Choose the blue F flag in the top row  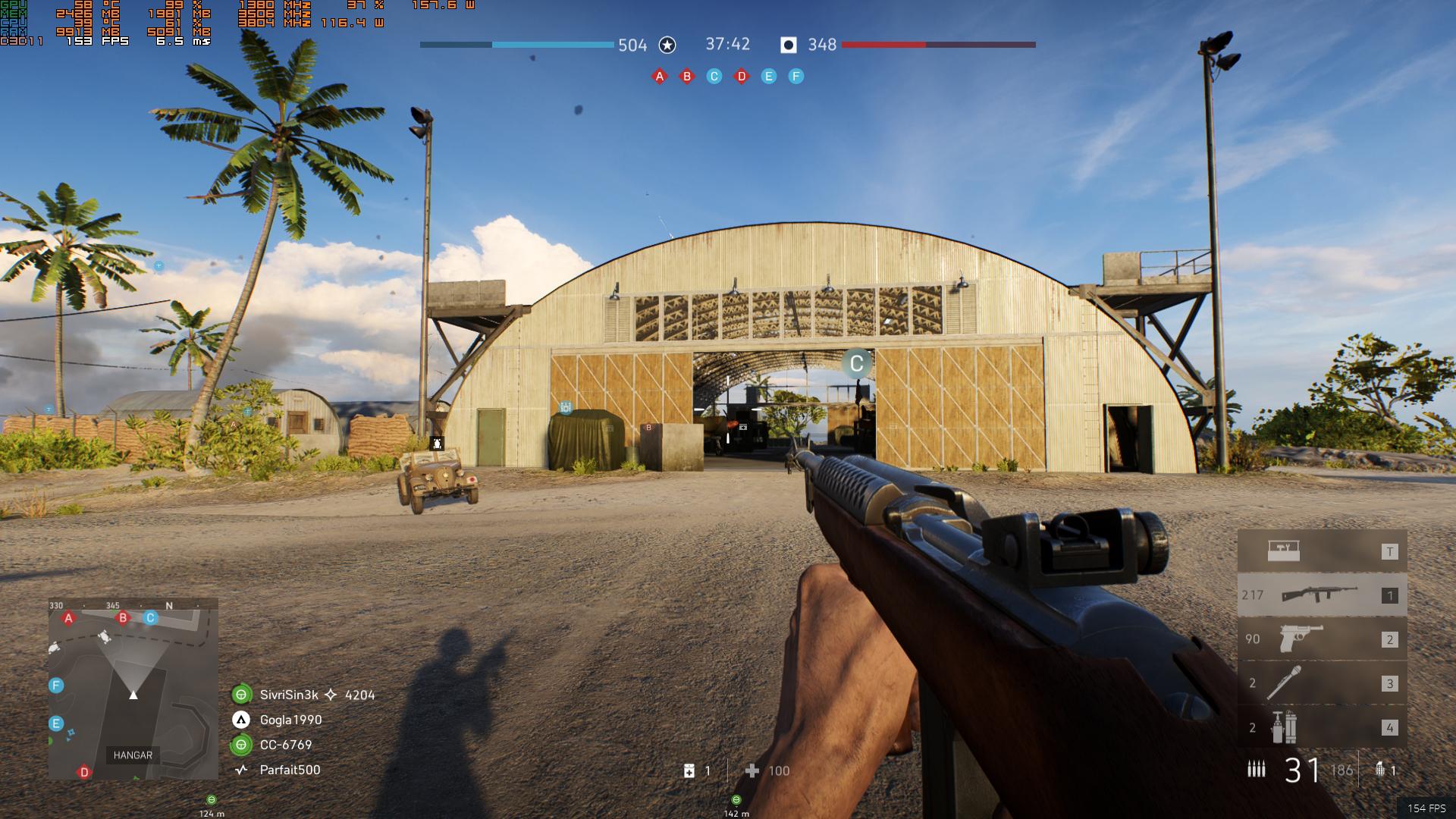[x=795, y=77]
